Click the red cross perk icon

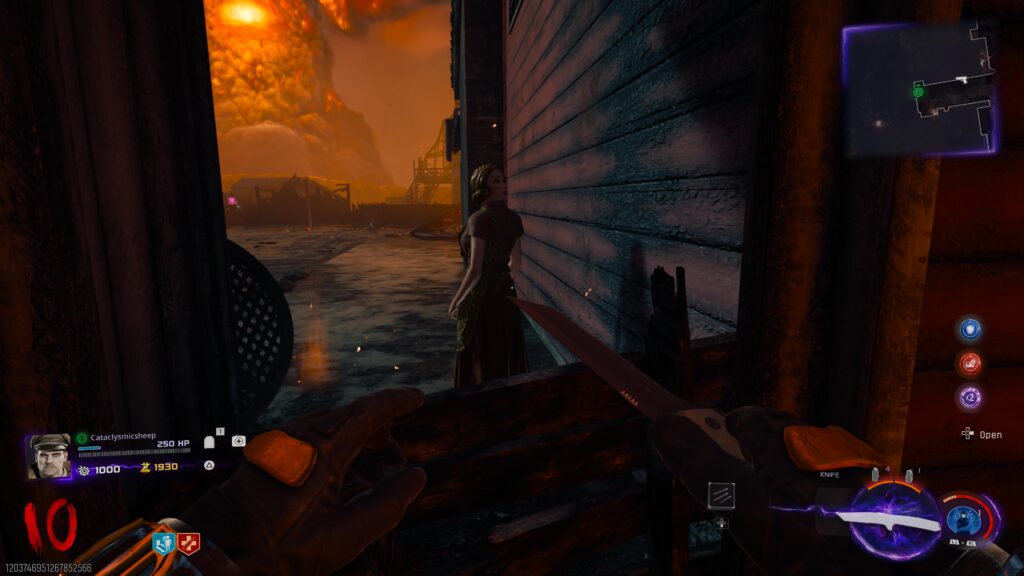[x=189, y=543]
